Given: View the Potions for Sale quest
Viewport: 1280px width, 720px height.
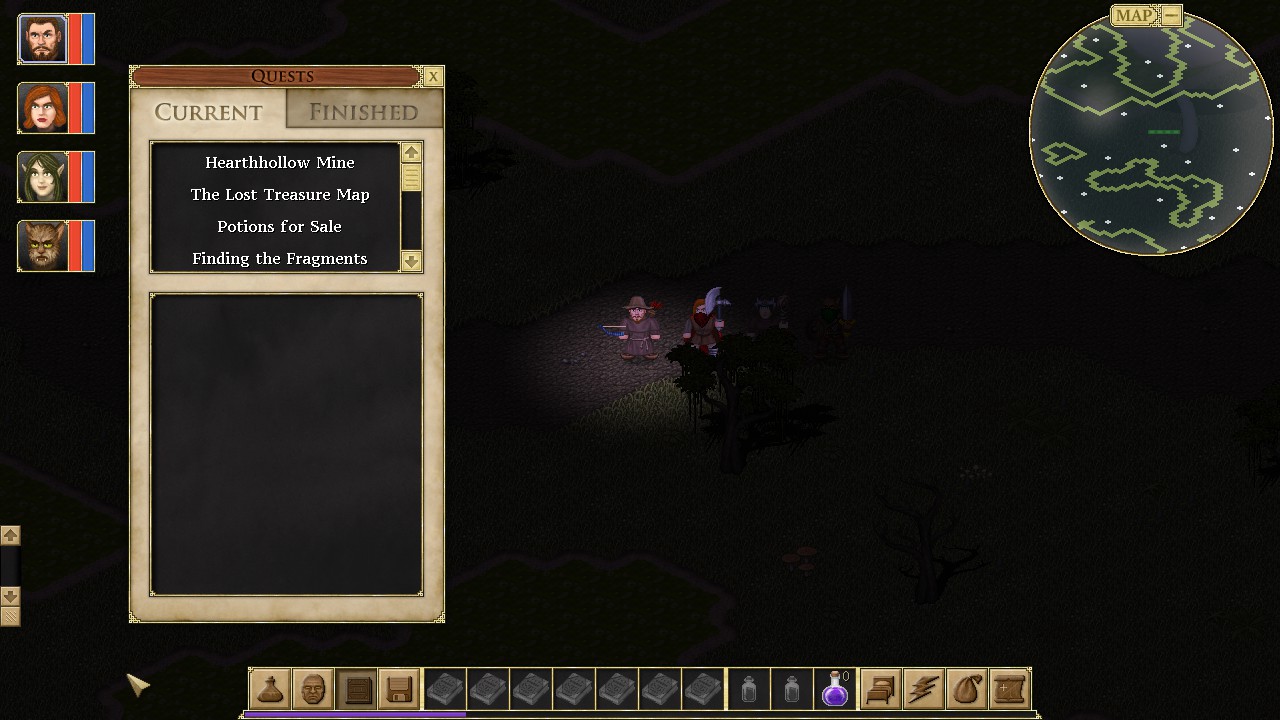Looking at the screenshot, I should 279,226.
